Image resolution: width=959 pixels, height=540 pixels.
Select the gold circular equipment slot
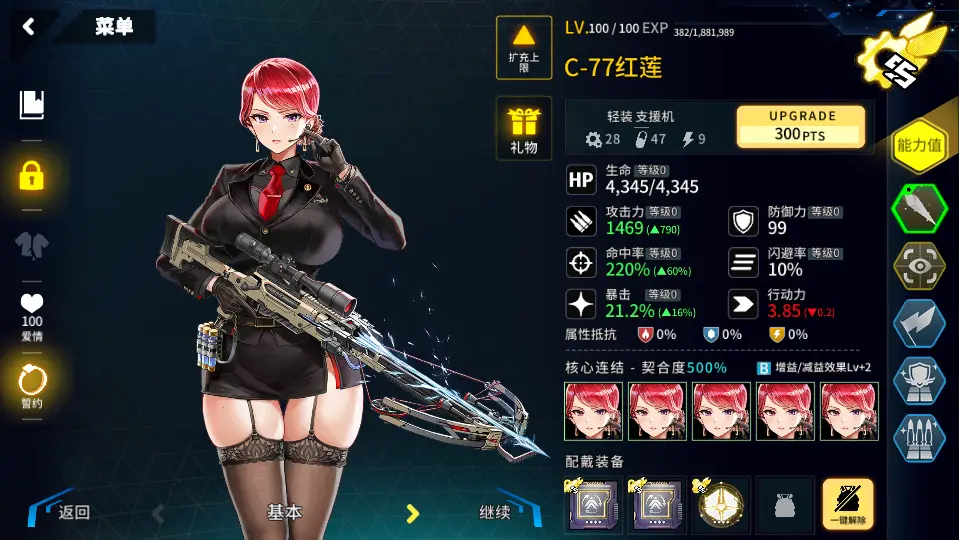click(720, 504)
